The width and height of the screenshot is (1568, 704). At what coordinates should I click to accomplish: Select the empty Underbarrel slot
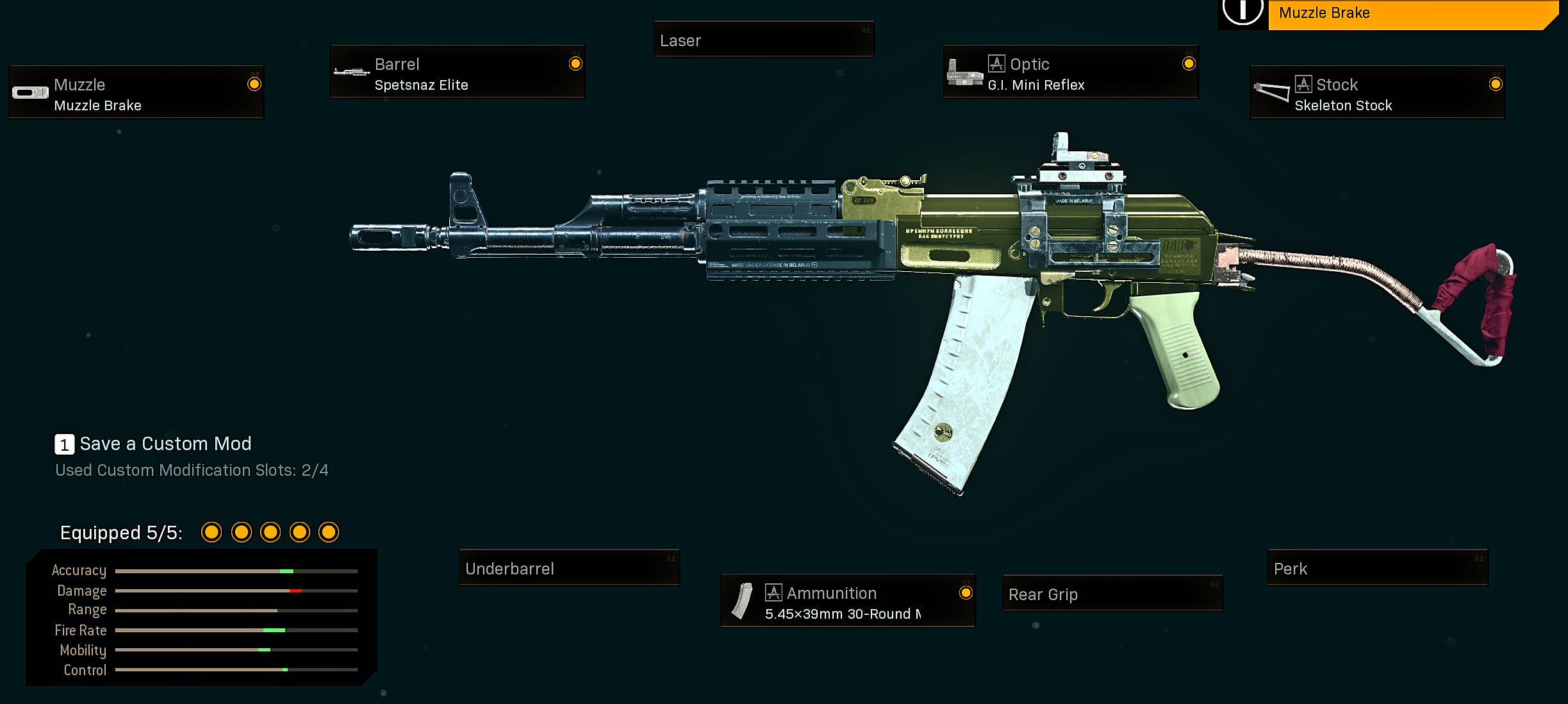[569, 568]
